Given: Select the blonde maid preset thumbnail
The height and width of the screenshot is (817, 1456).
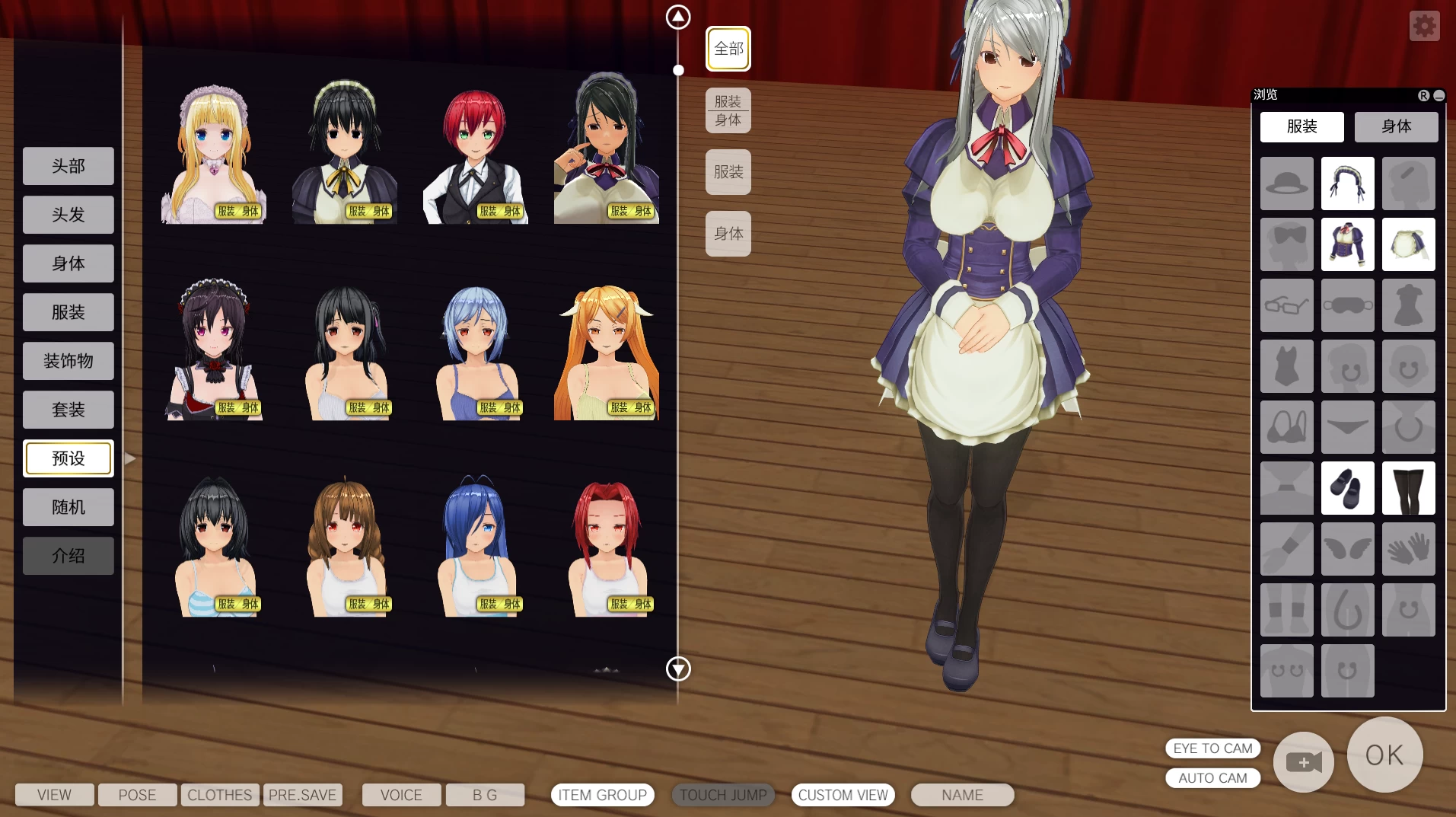Looking at the screenshot, I should (x=214, y=148).
